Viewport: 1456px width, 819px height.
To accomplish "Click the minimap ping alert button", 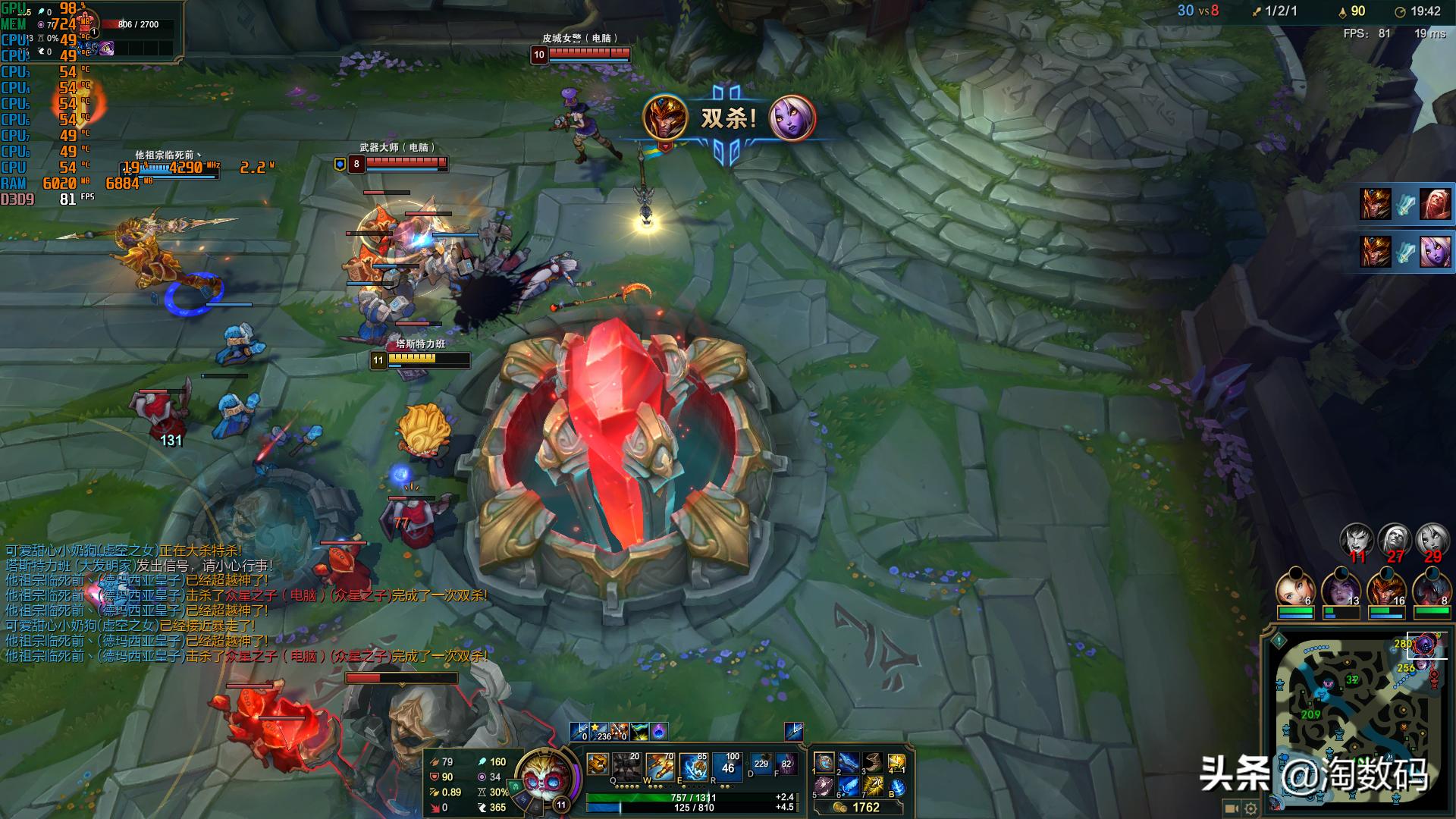I will click(1279, 641).
